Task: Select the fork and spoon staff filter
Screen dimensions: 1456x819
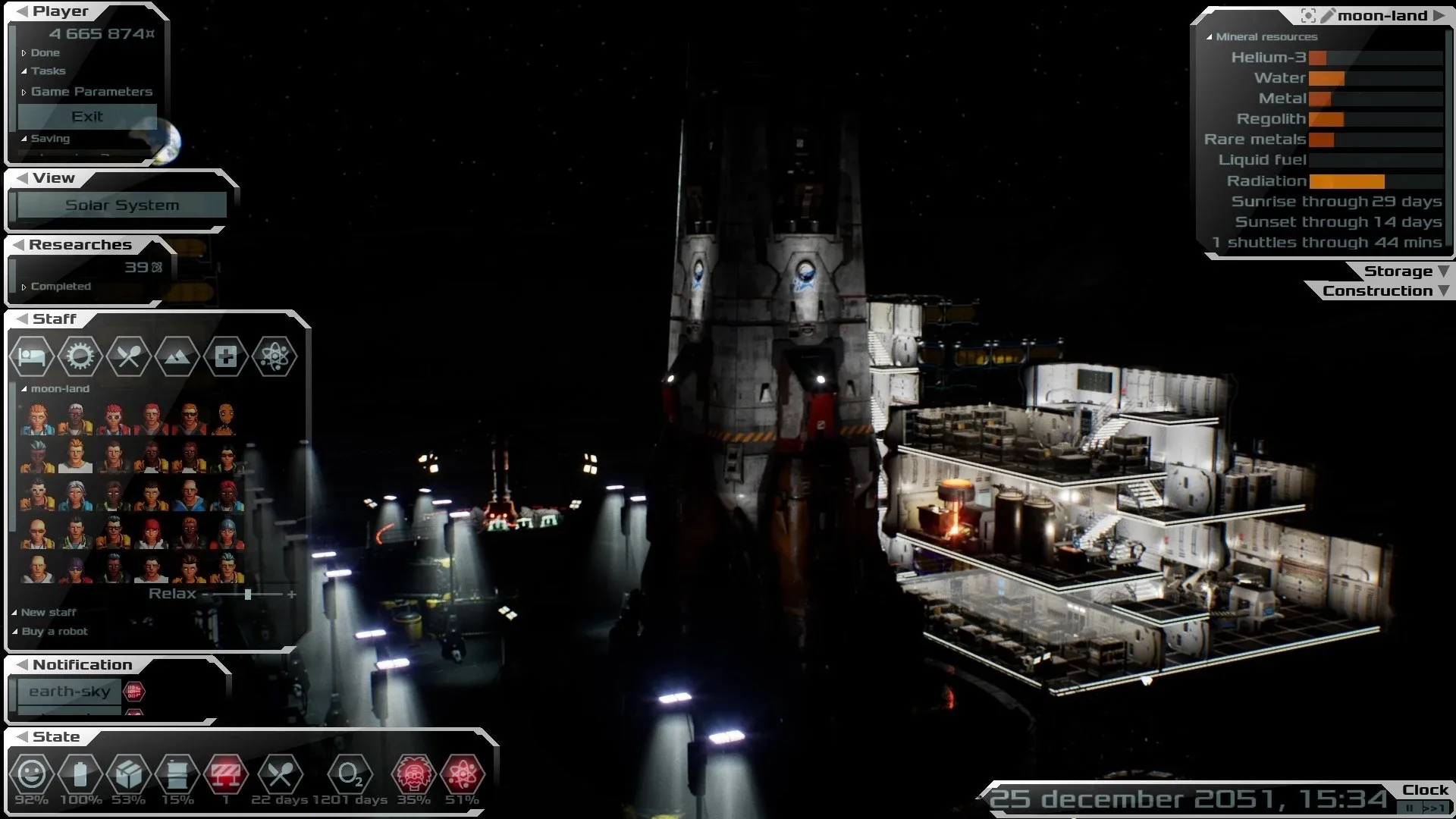Action: point(128,356)
